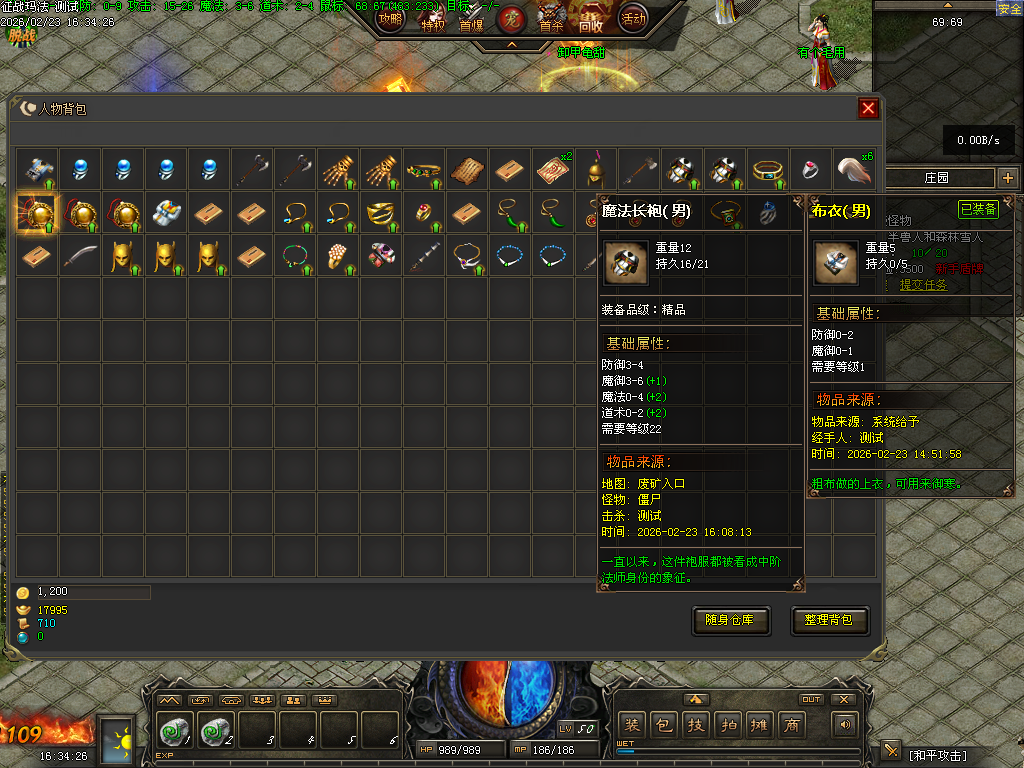Use the scroll in hotbar slot 1
Screen dimensions: 1024x768
176,732
